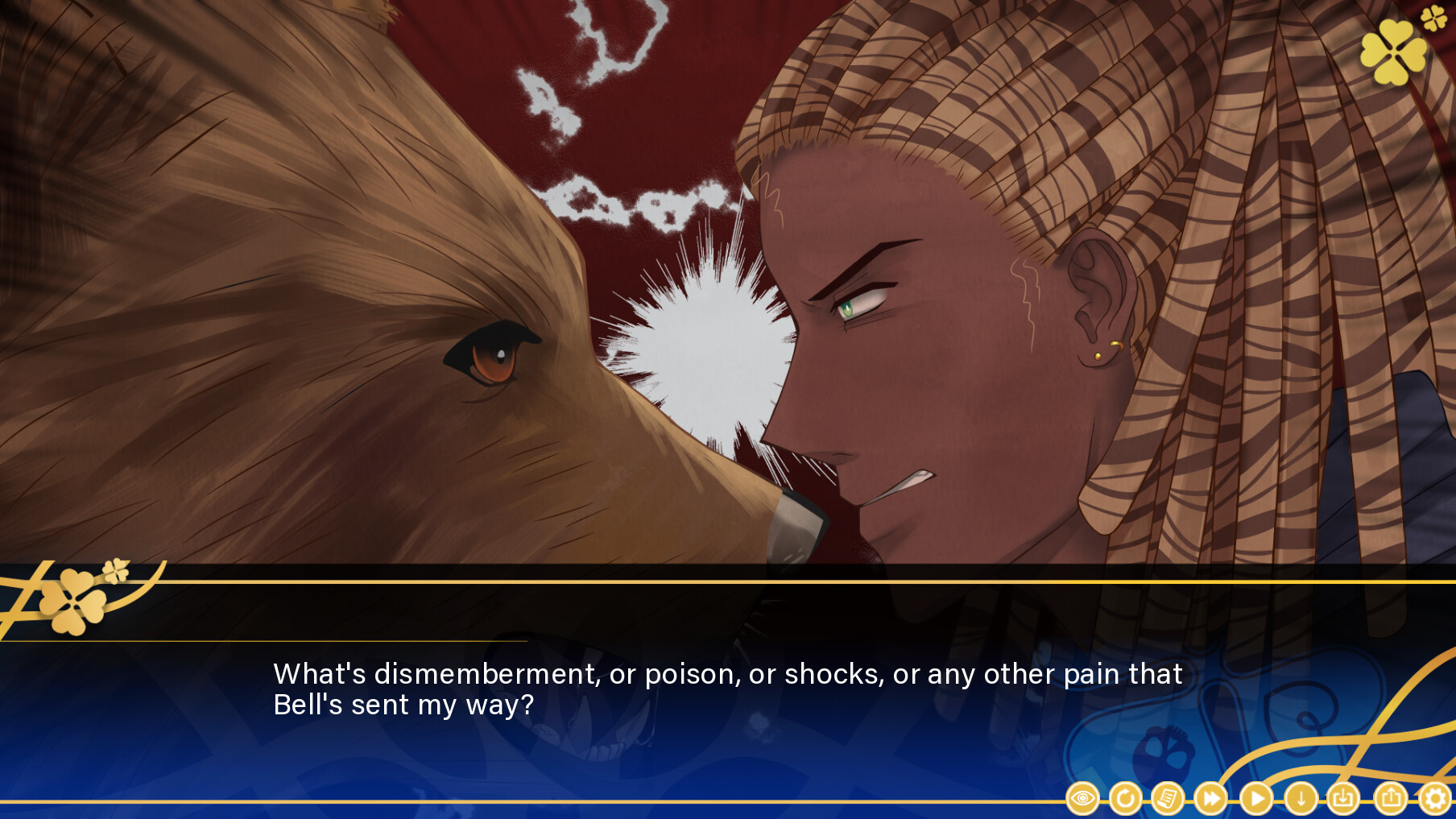Review past lines using the scroll icon
Screen dimensions: 1456x819
click(x=1168, y=799)
